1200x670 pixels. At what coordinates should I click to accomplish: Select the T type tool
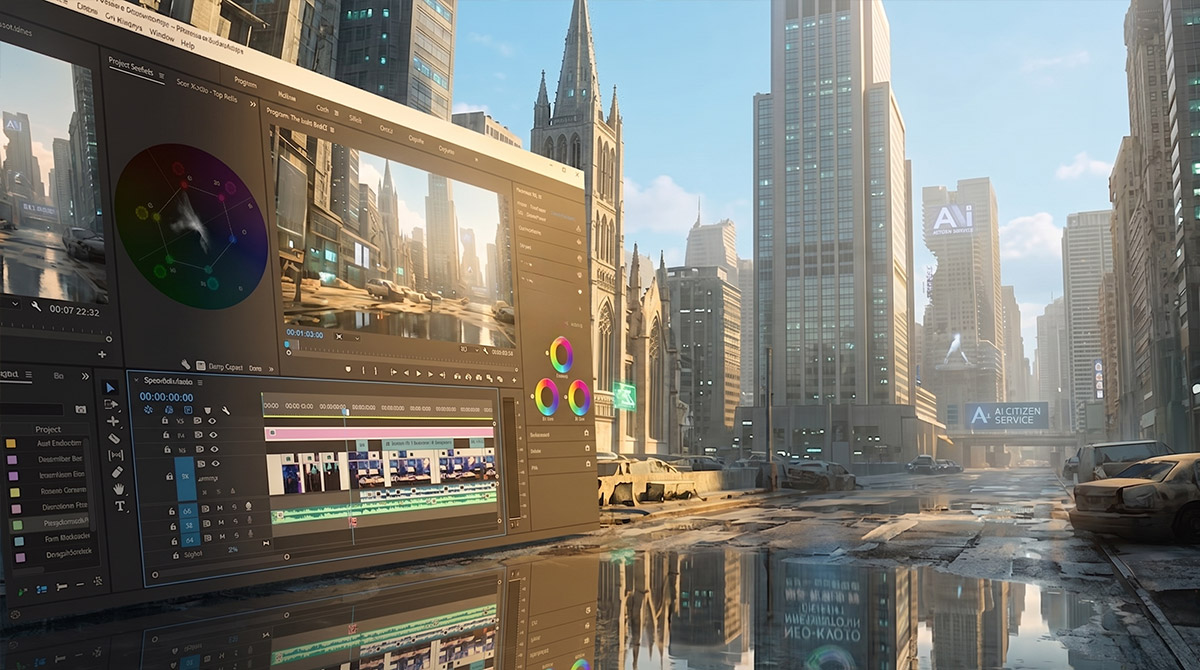(x=120, y=505)
